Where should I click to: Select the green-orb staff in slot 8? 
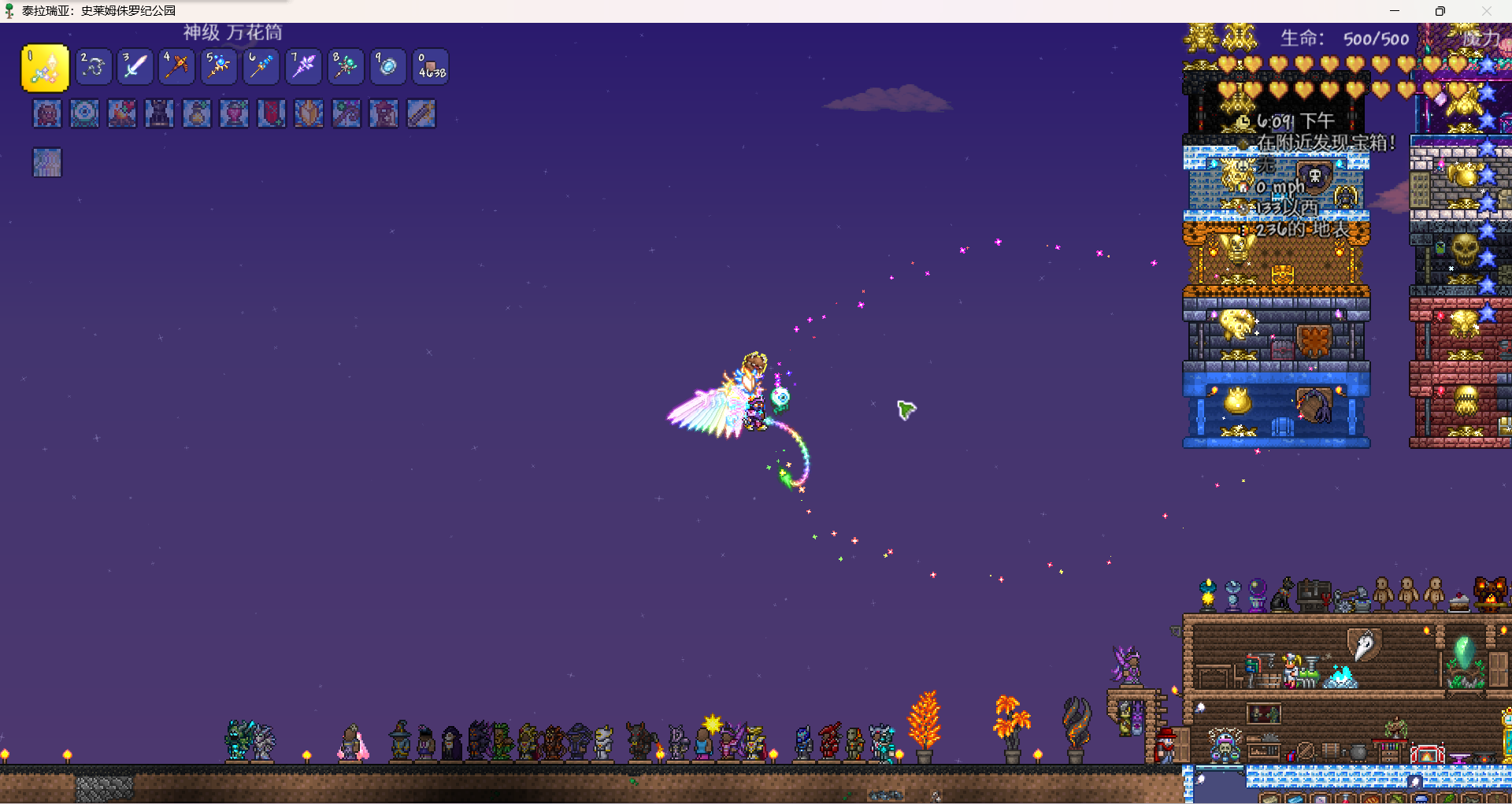click(x=345, y=67)
